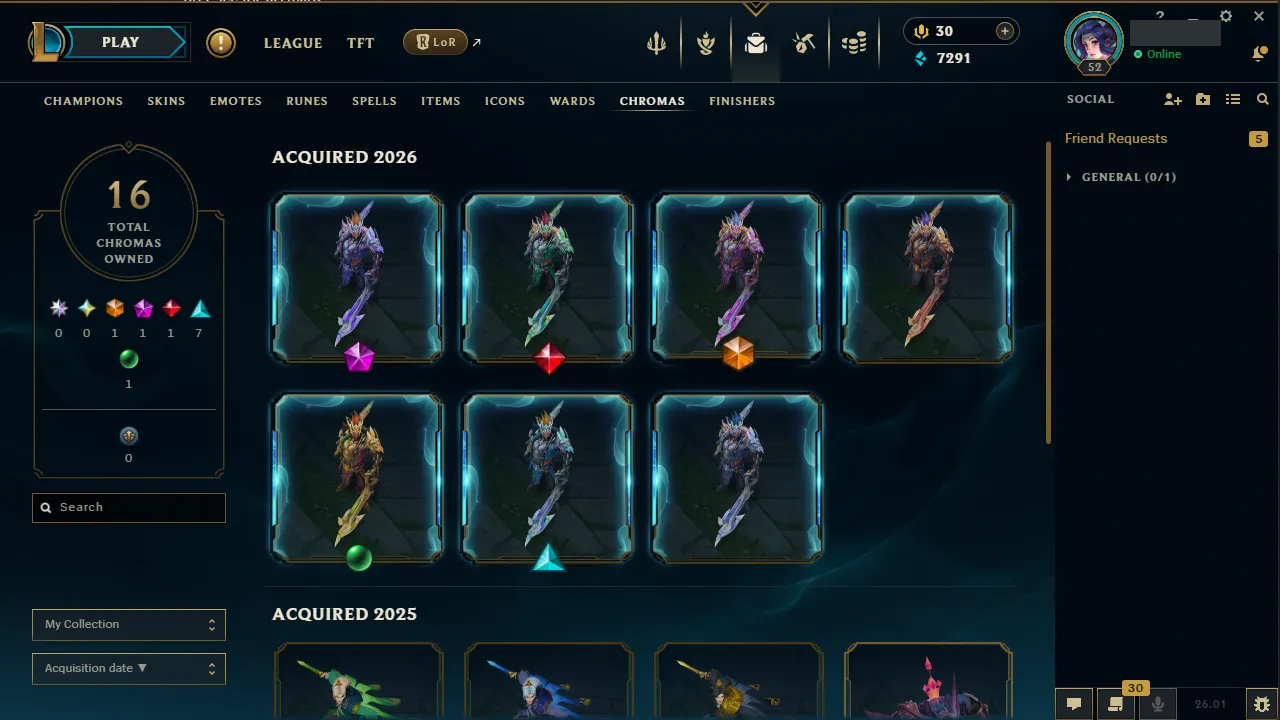
Task: Open the Acquisition date sort dropdown
Action: pos(128,668)
